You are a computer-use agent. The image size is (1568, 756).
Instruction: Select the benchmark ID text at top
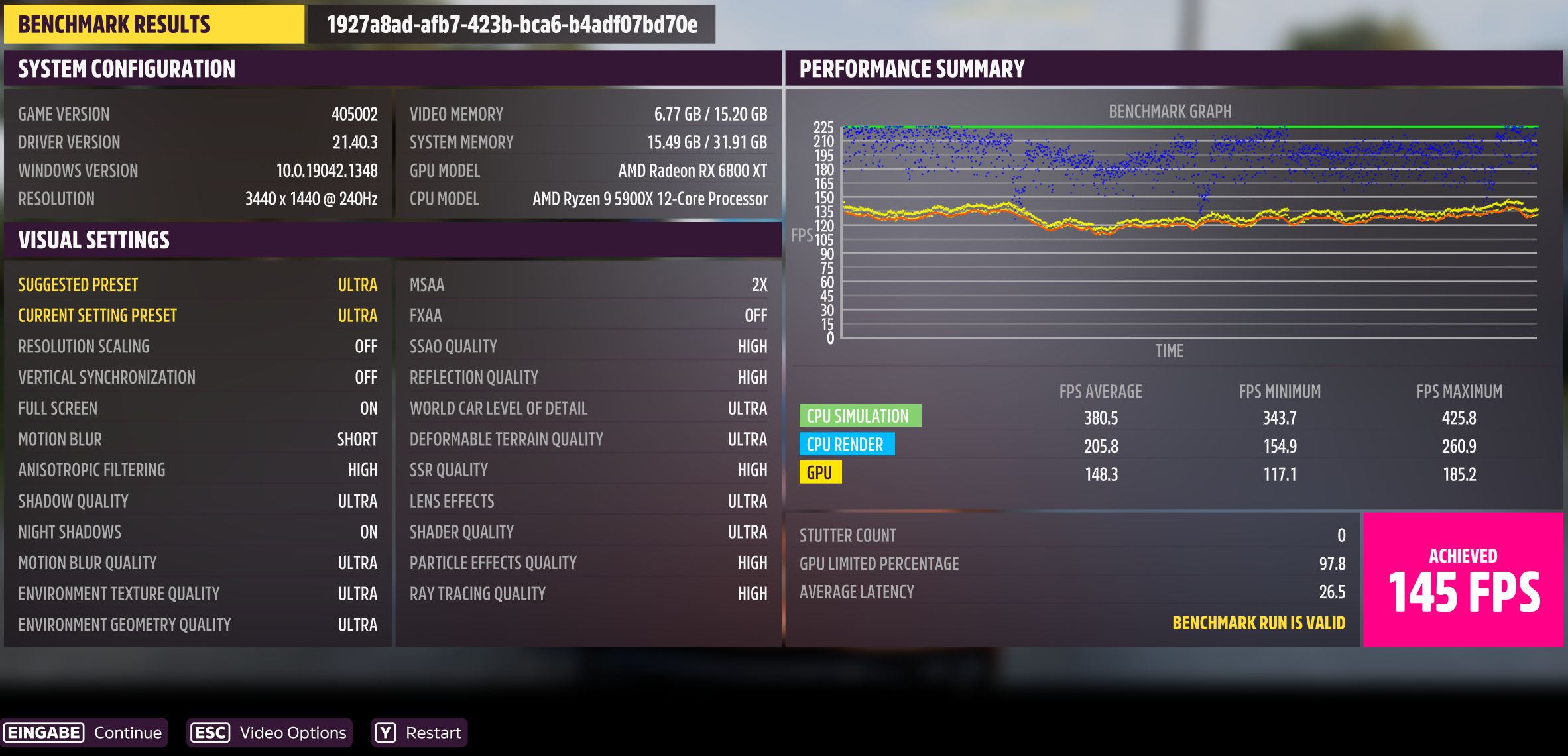click(x=511, y=24)
